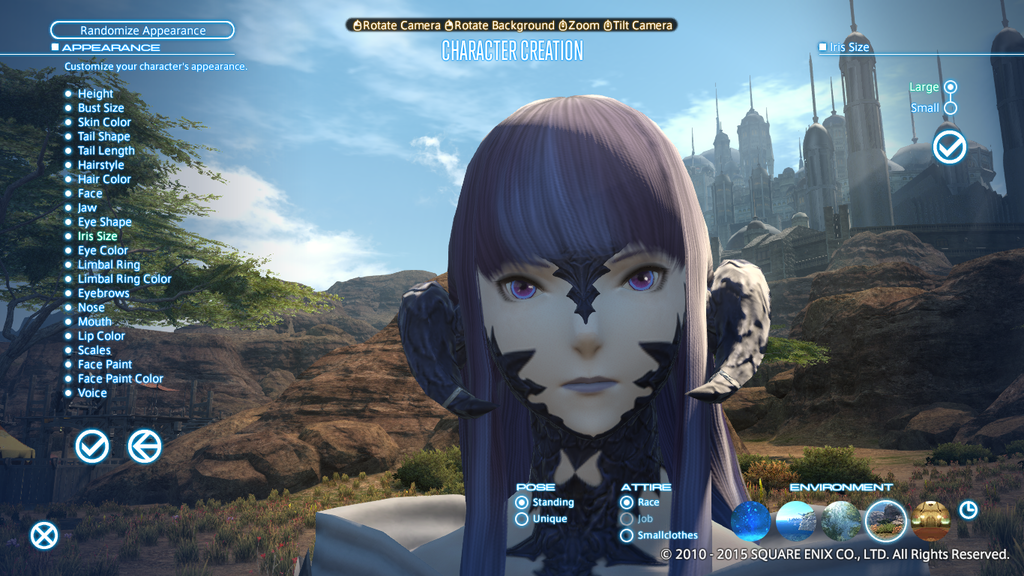Click the Randomize Appearance button

tap(142, 31)
